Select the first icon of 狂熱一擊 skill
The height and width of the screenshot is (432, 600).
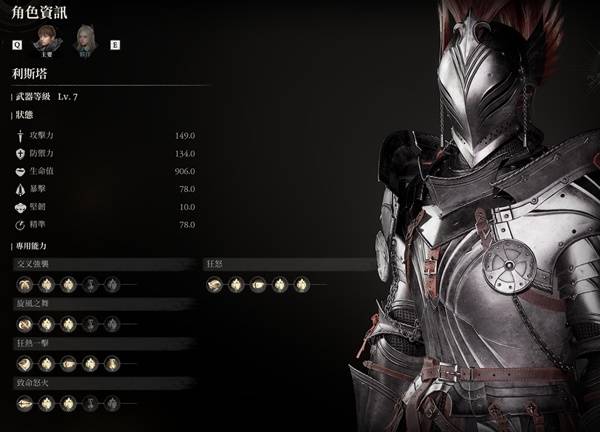pos(23,364)
